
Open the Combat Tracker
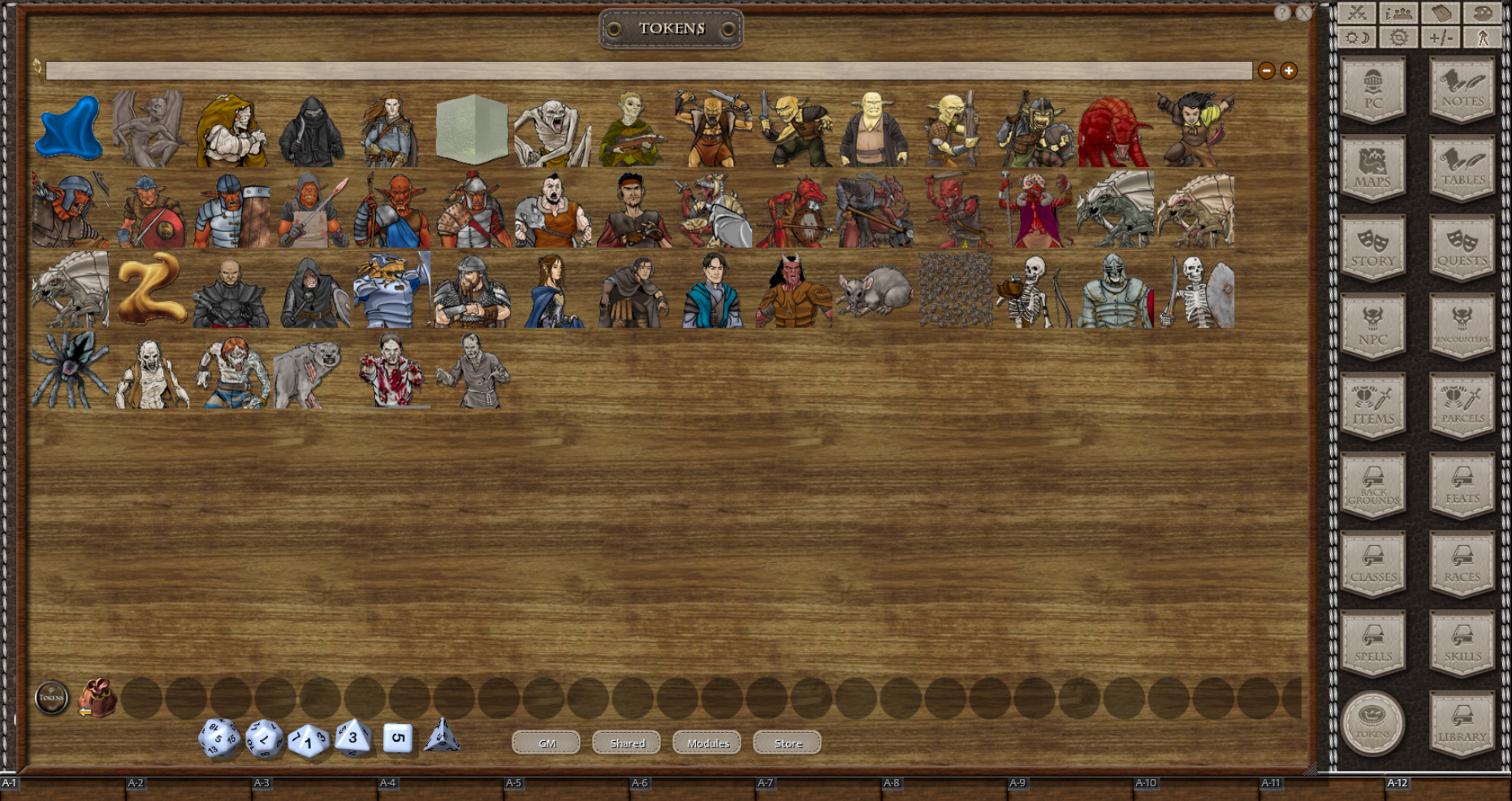(x=1356, y=14)
